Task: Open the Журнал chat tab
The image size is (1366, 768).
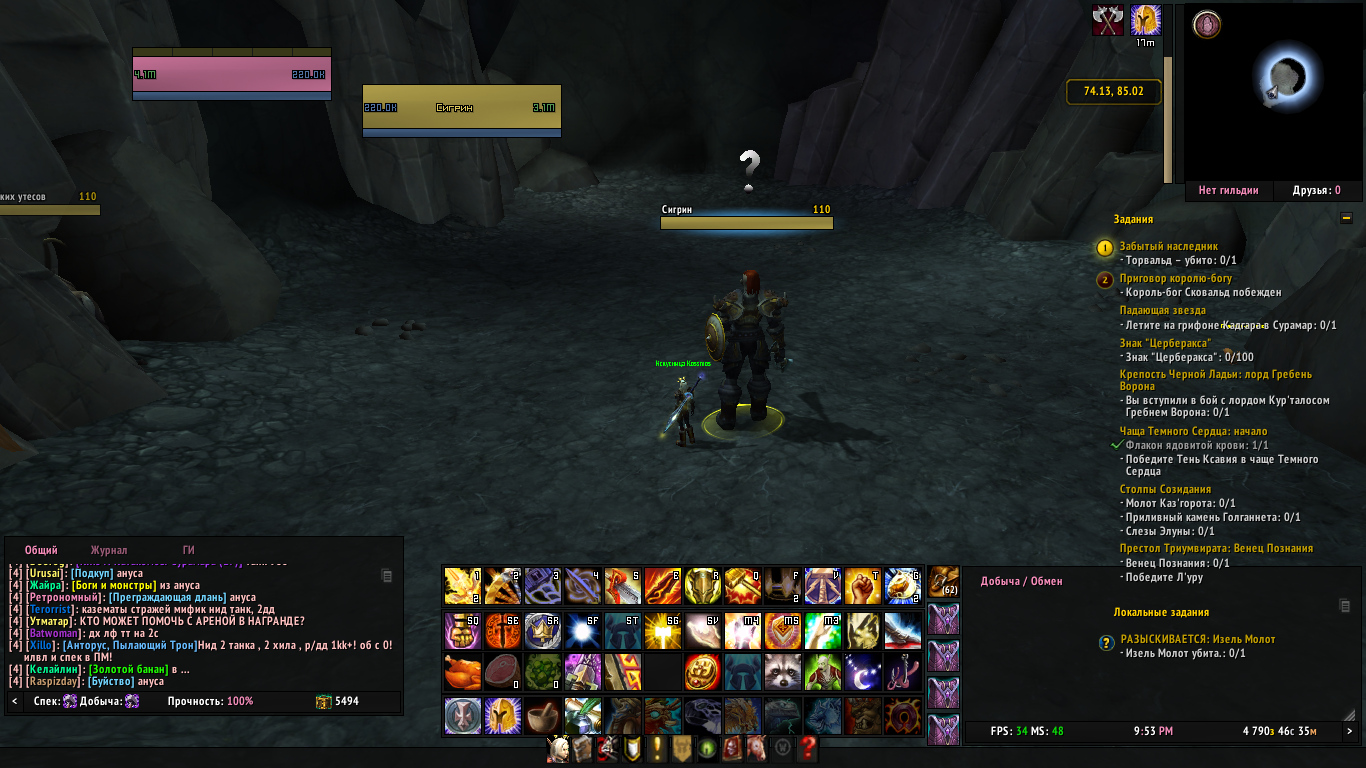Action: pyautogui.click(x=109, y=550)
